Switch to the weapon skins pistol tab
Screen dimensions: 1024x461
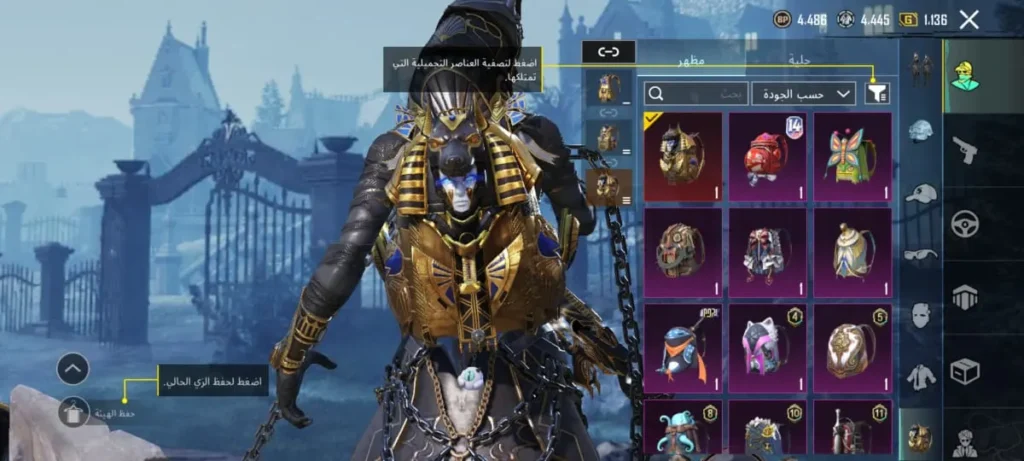[965, 148]
